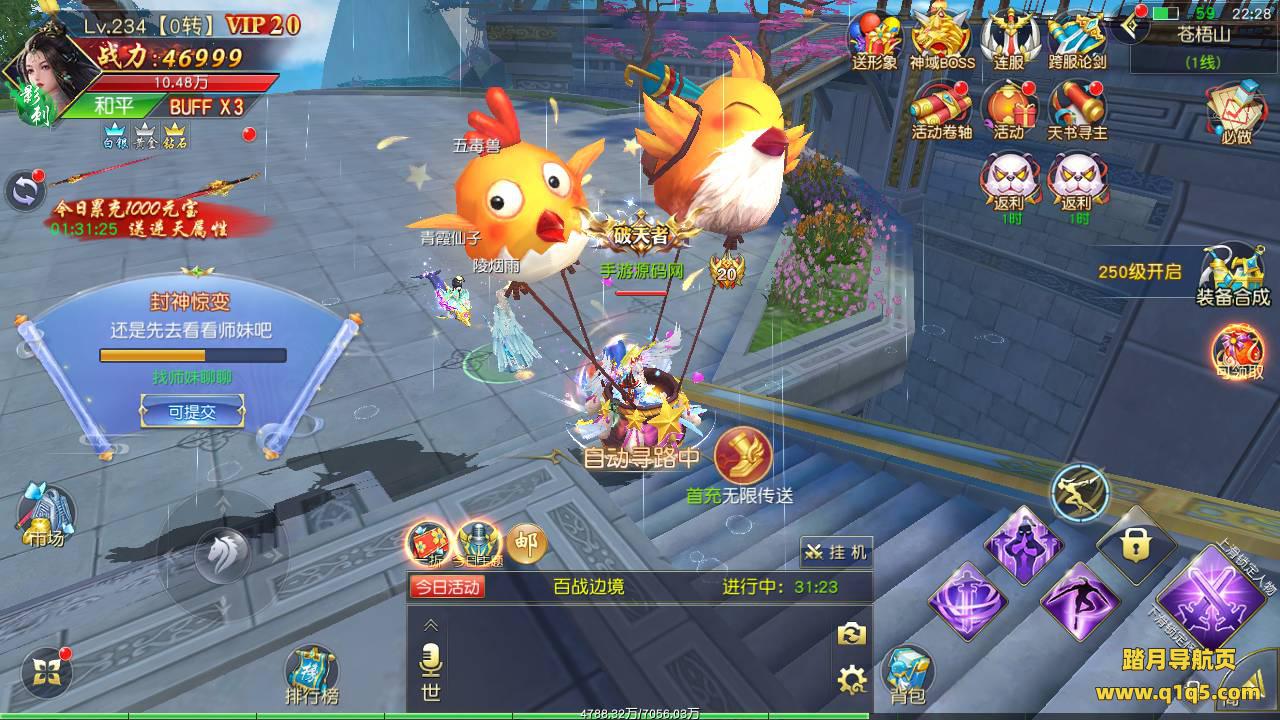Open the 活动卷轴 scroll icon
Image resolution: width=1280 pixels, height=720 pixels.
pos(941,108)
